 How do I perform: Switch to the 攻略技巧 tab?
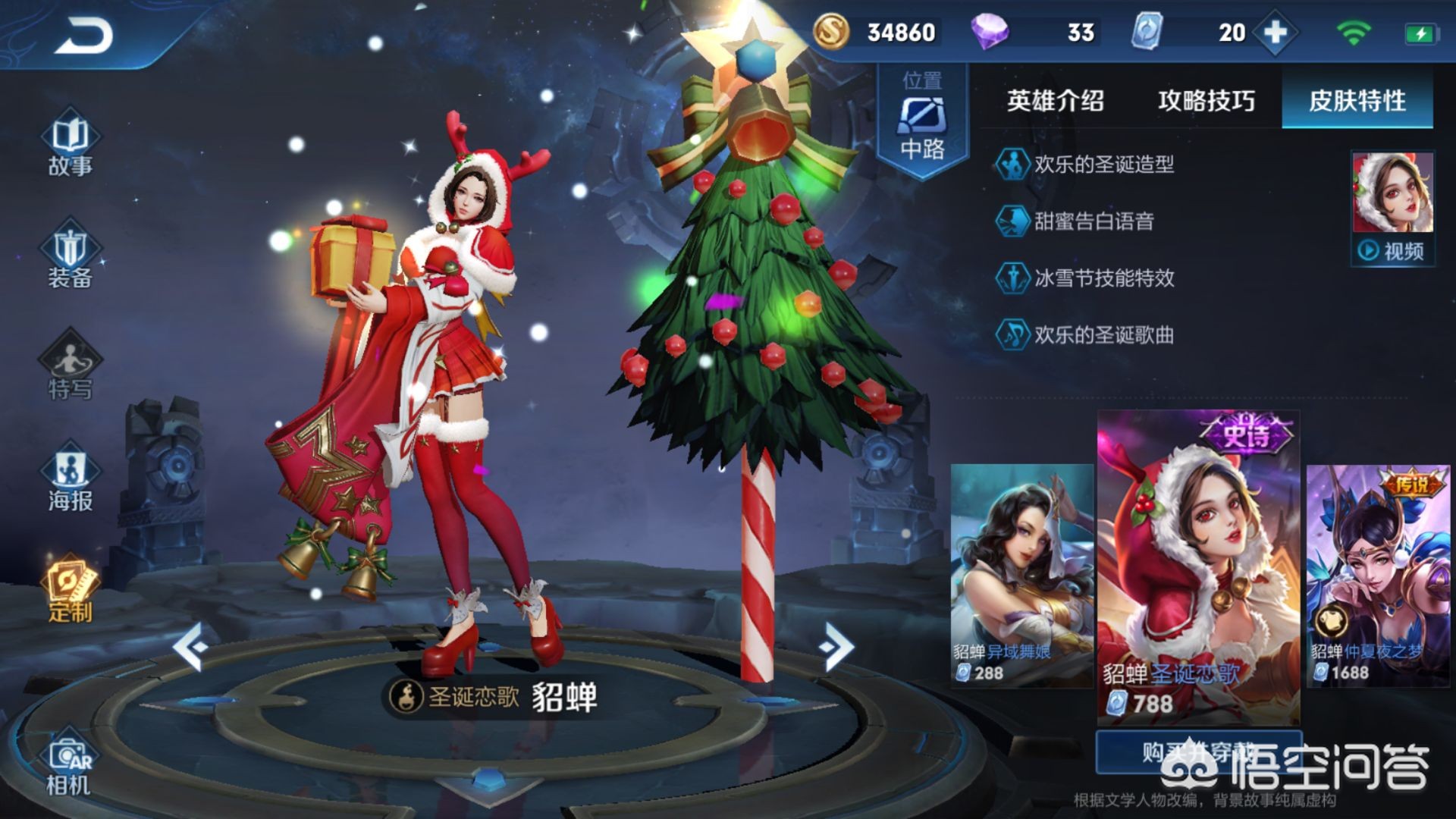1206,101
